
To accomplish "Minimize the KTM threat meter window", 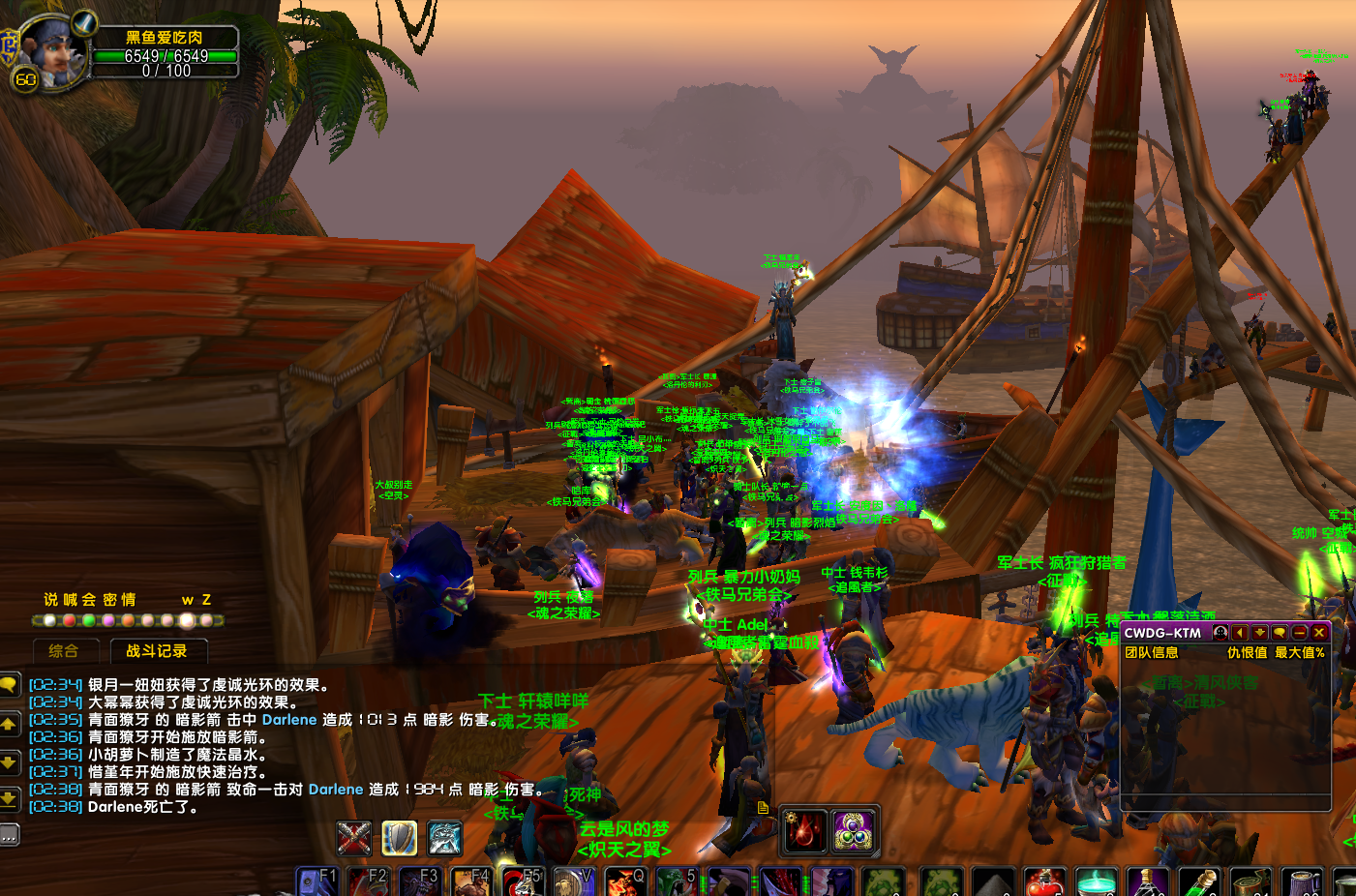I will click(1300, 633).
